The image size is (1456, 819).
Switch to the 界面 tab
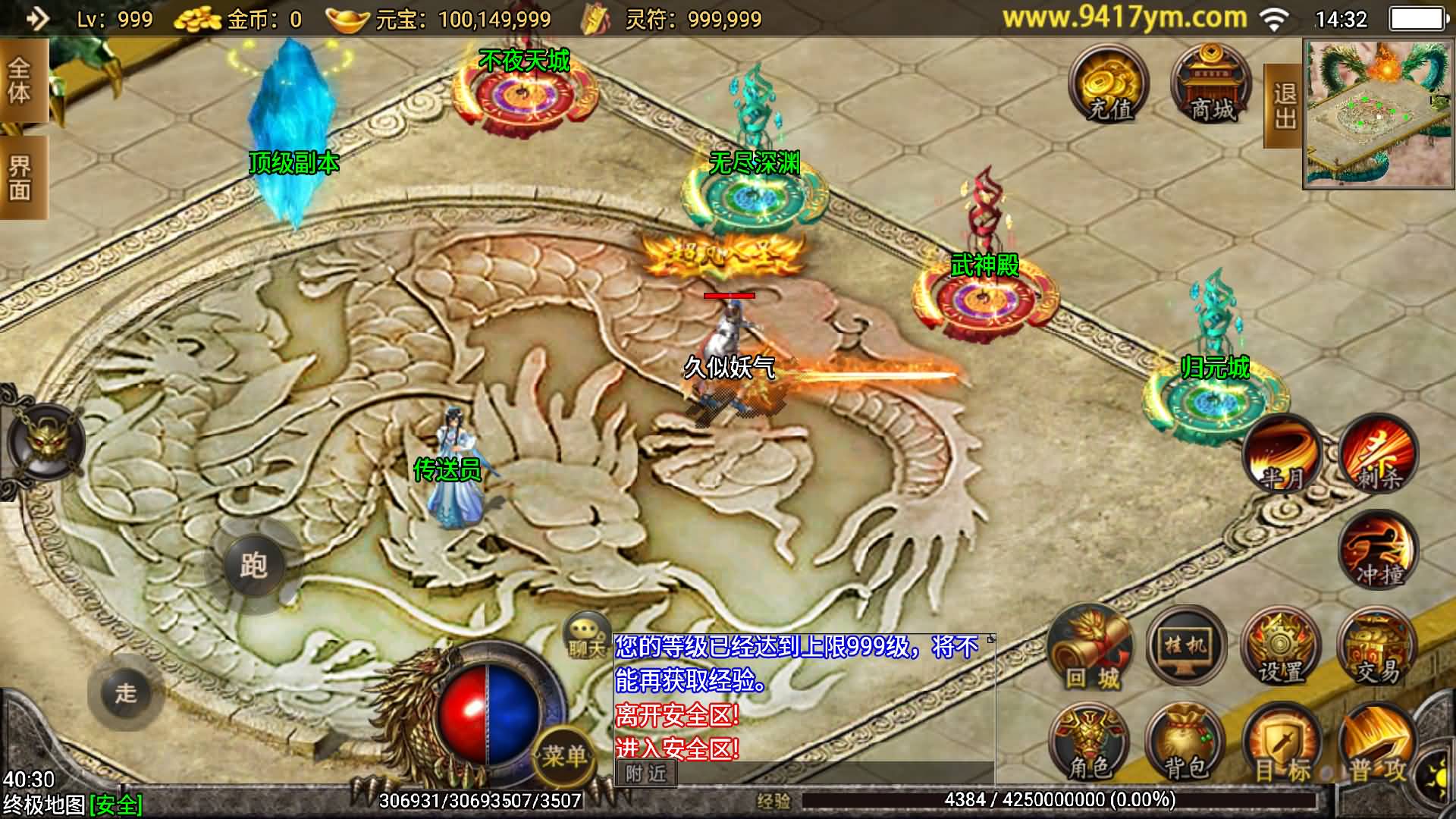point(20,178)
